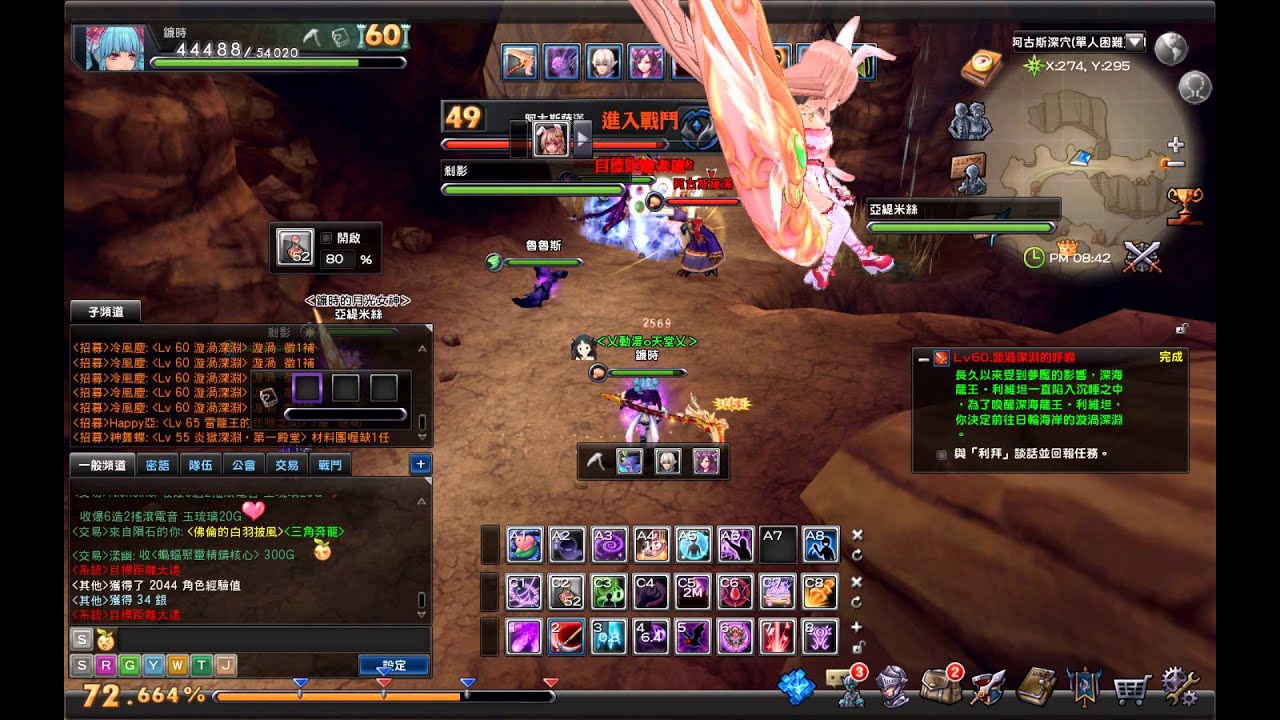Switch to the 密語 whisper chat tab
The image size is (1280, 720).
[158, 465]
